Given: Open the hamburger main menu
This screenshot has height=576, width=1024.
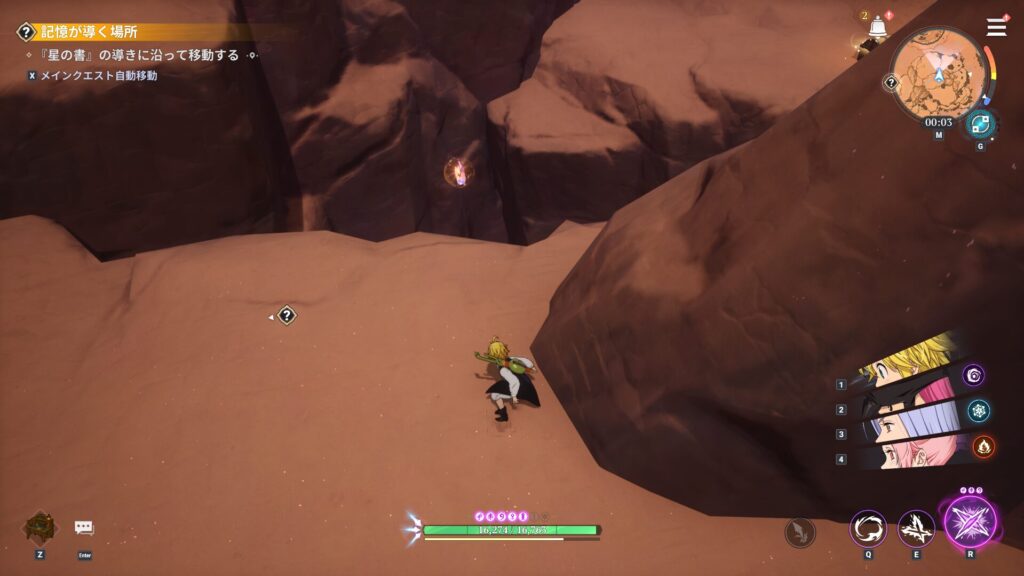Looking at the screenshot, I should pyautogui.click(x=997, y=27).
